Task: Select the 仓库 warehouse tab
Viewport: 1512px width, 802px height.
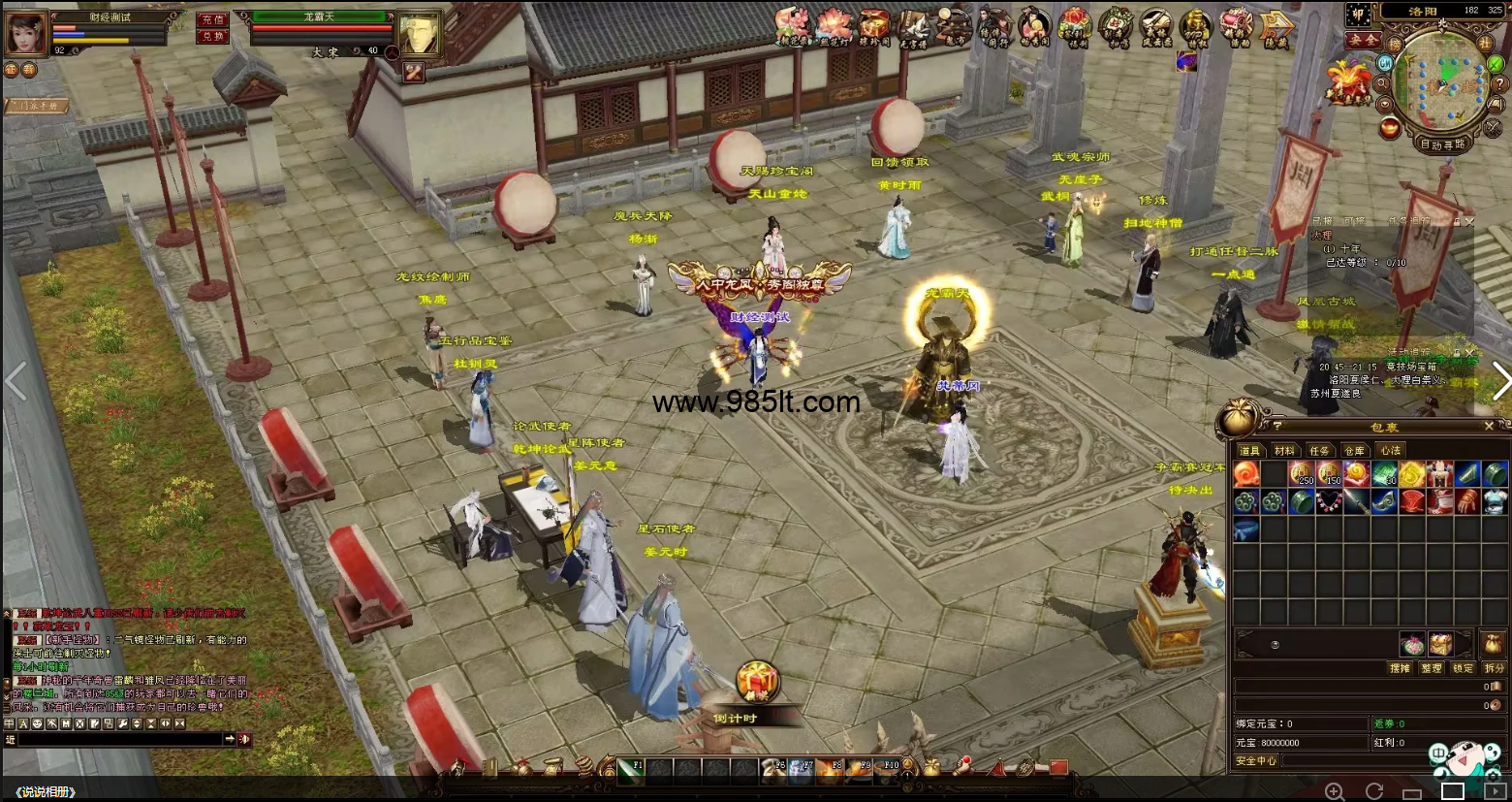Action: point(1354,451)
